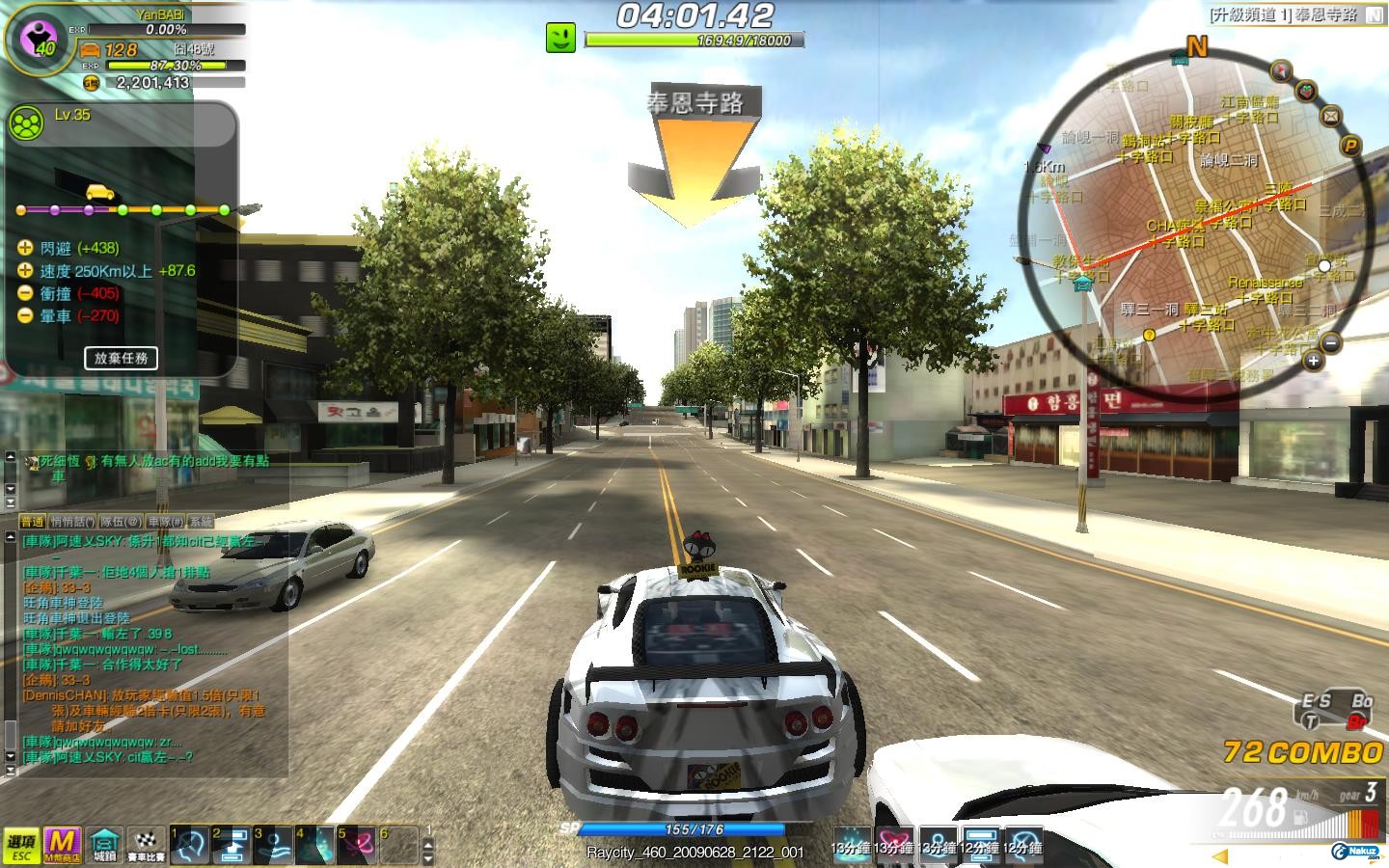Activate skill slot 2 arrow icon
The image size is (1389, 868).
pos(231,846)
